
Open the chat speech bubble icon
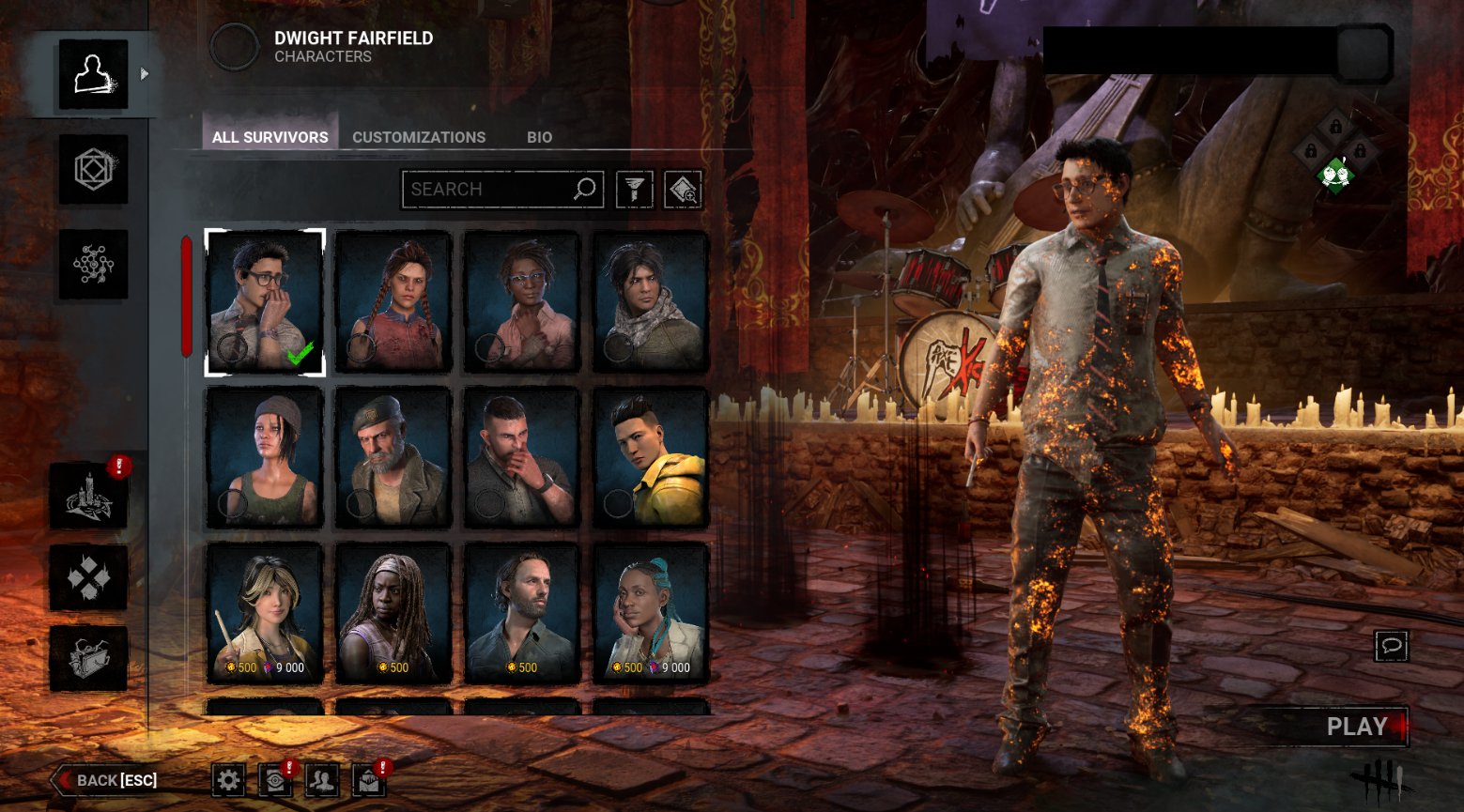tap(1391, 646)
